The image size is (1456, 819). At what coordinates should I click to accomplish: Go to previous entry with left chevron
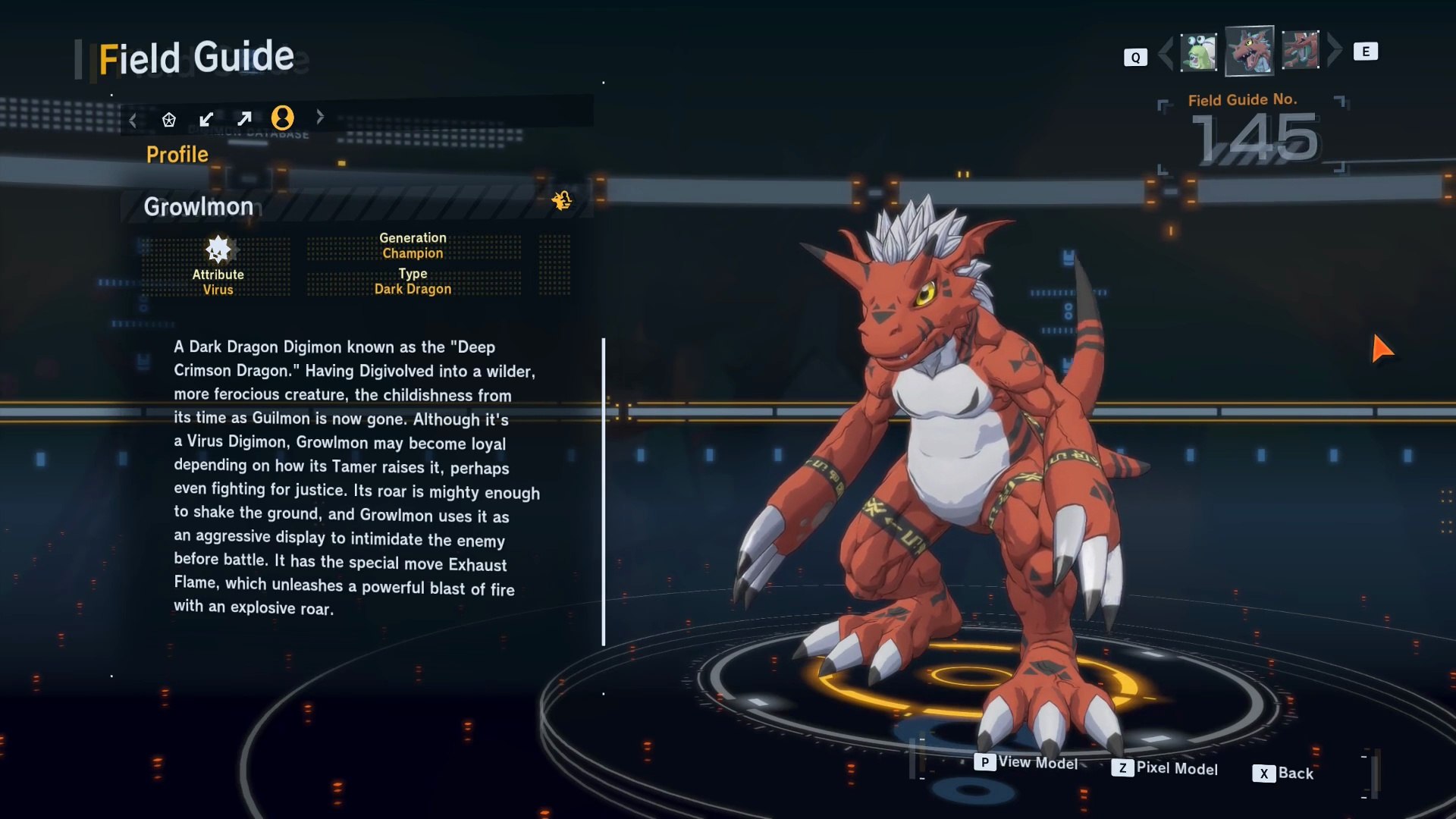click(x=1166, y=52)
